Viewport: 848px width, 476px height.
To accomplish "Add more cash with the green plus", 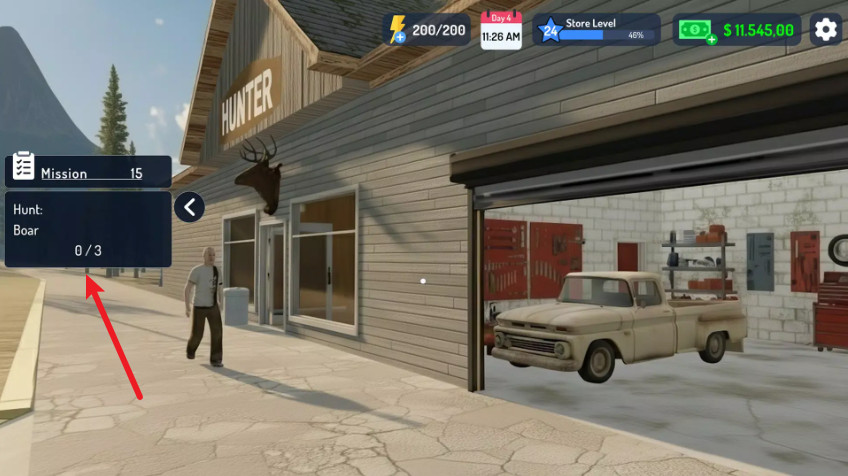I will coord(711,39).
